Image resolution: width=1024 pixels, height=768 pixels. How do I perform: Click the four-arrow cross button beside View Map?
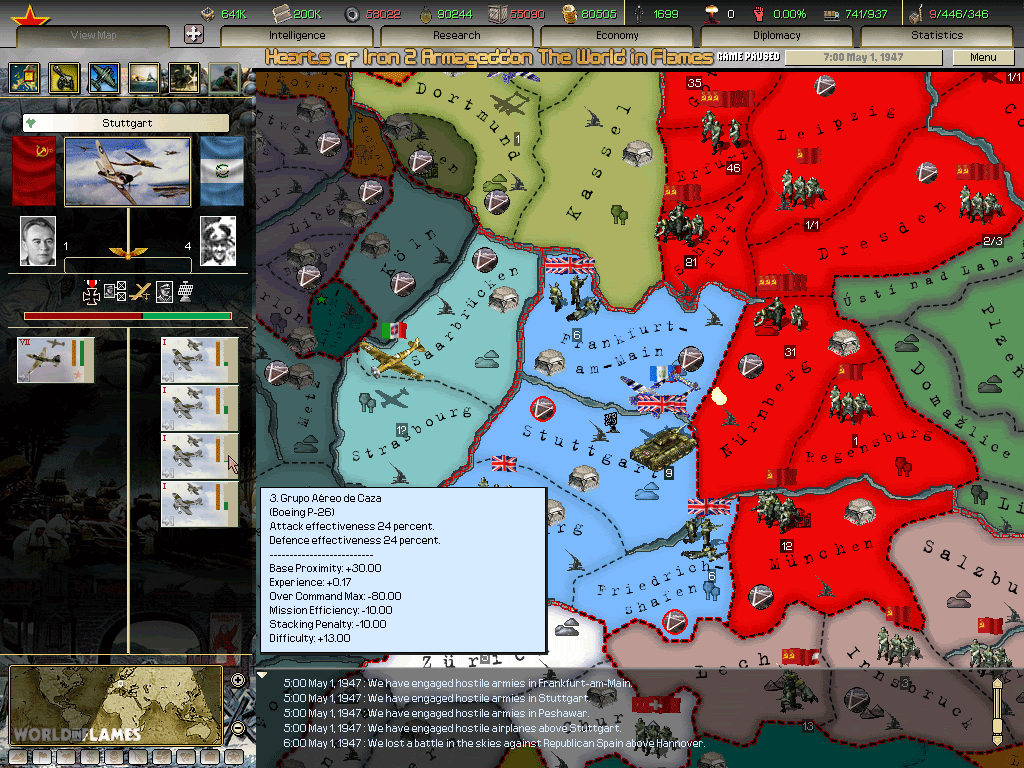point(194,34)
